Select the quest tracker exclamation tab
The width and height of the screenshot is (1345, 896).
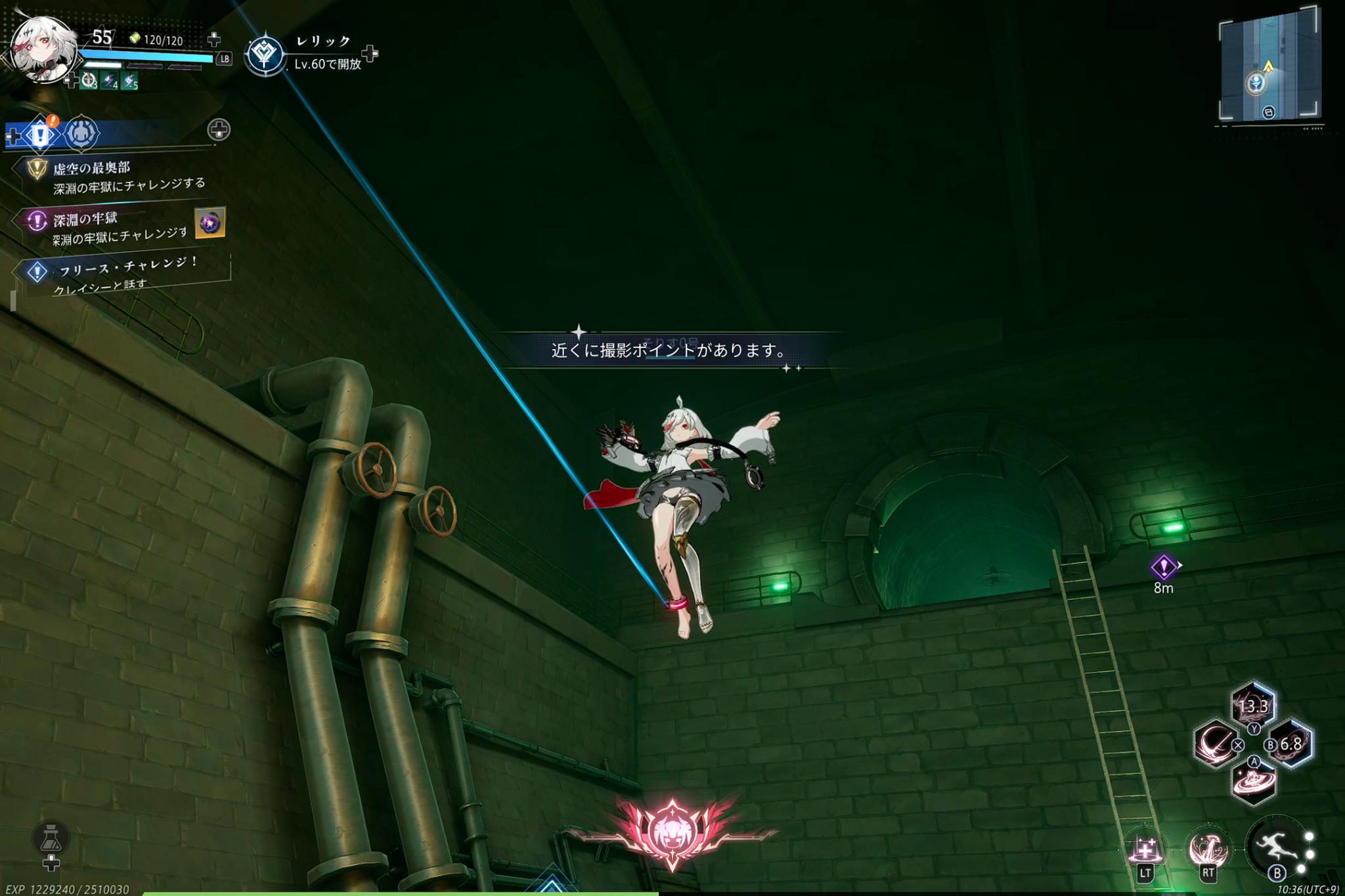point(40,135)
